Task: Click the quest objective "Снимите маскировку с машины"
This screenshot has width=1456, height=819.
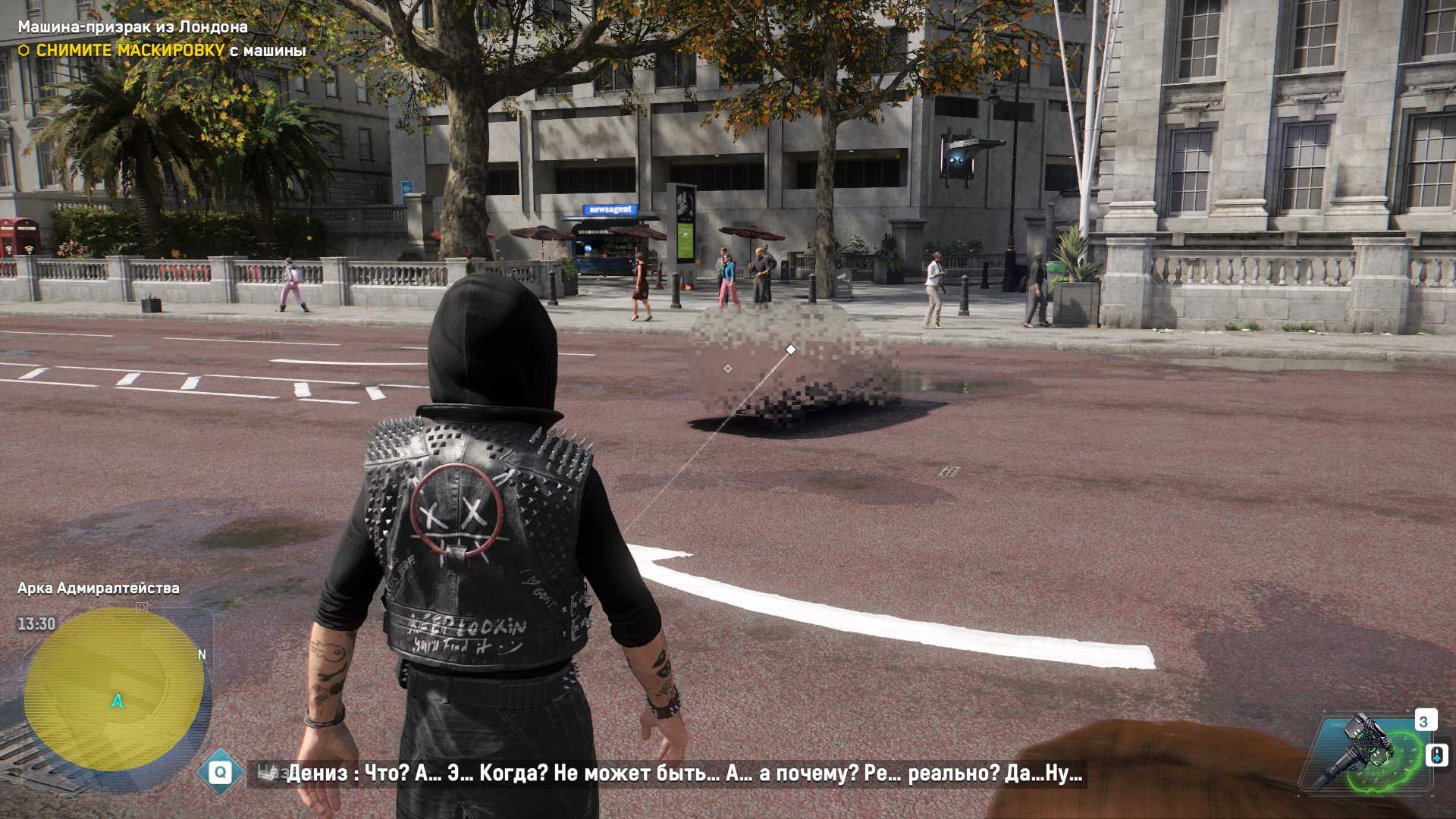Action: click(x=171, y=51)
